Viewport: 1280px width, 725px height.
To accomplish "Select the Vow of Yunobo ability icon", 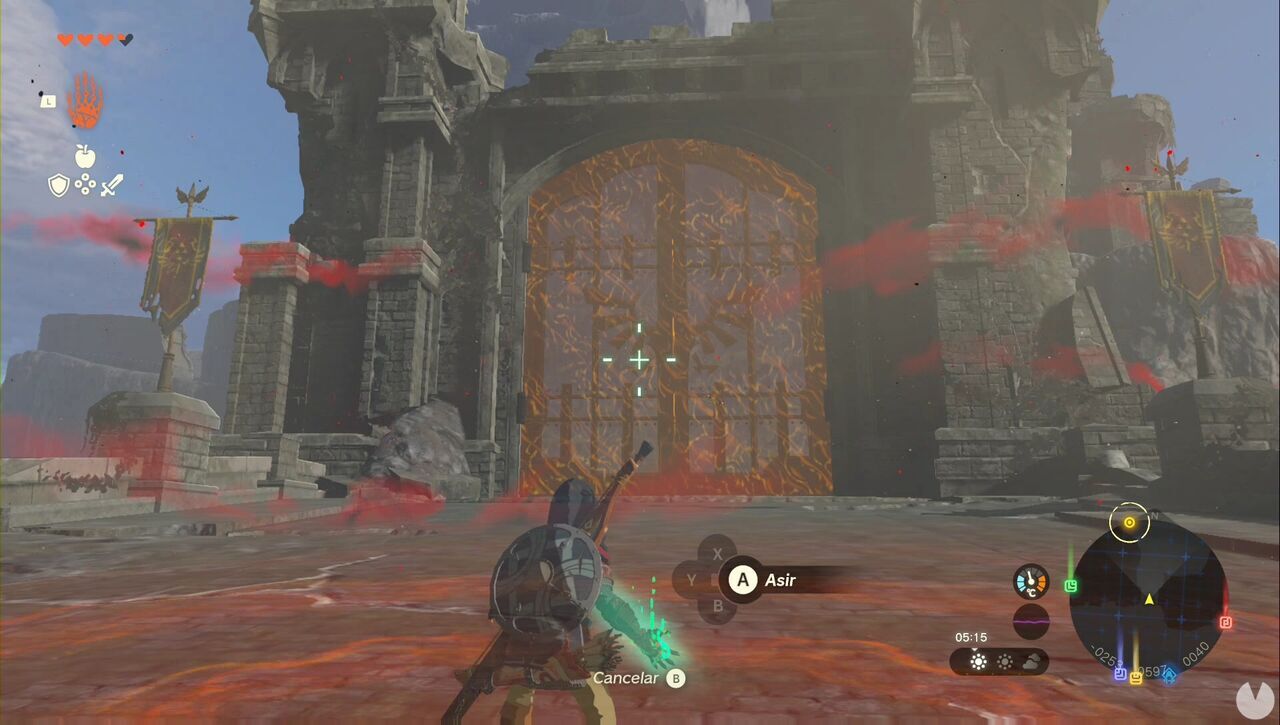I will pos(85,100).
